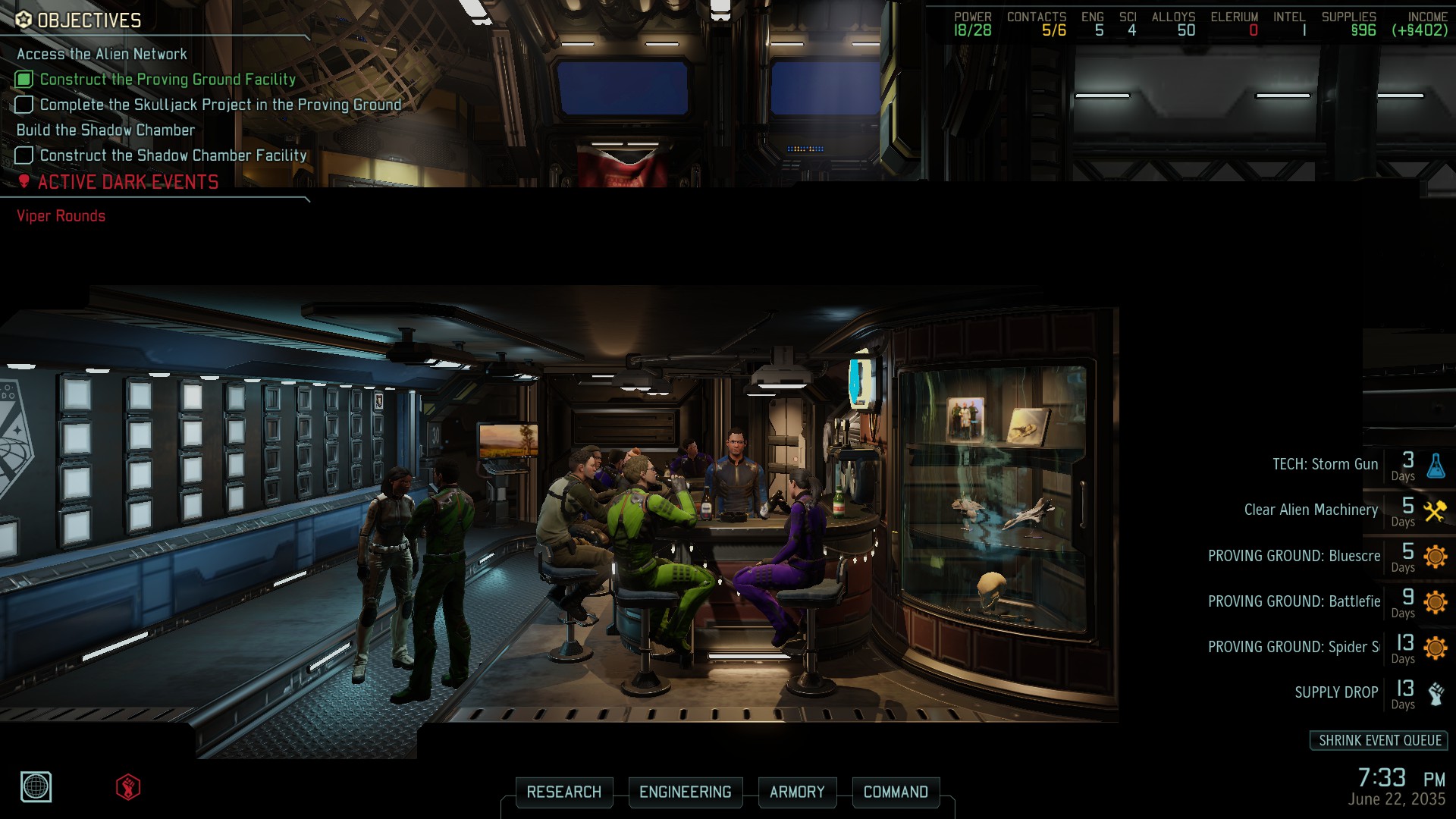Check the Skulljack Project objective checkbox
The image size is (1456, 819).
[23, 104]
